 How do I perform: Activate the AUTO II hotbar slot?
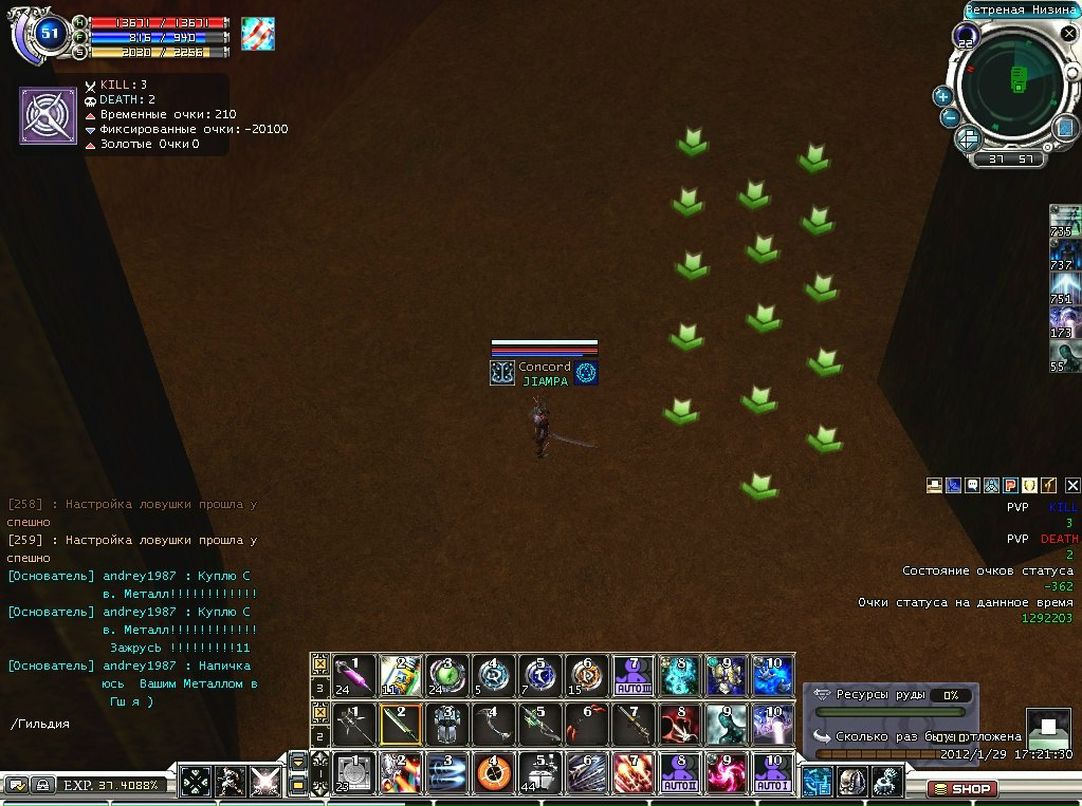(x=680, y=772)
